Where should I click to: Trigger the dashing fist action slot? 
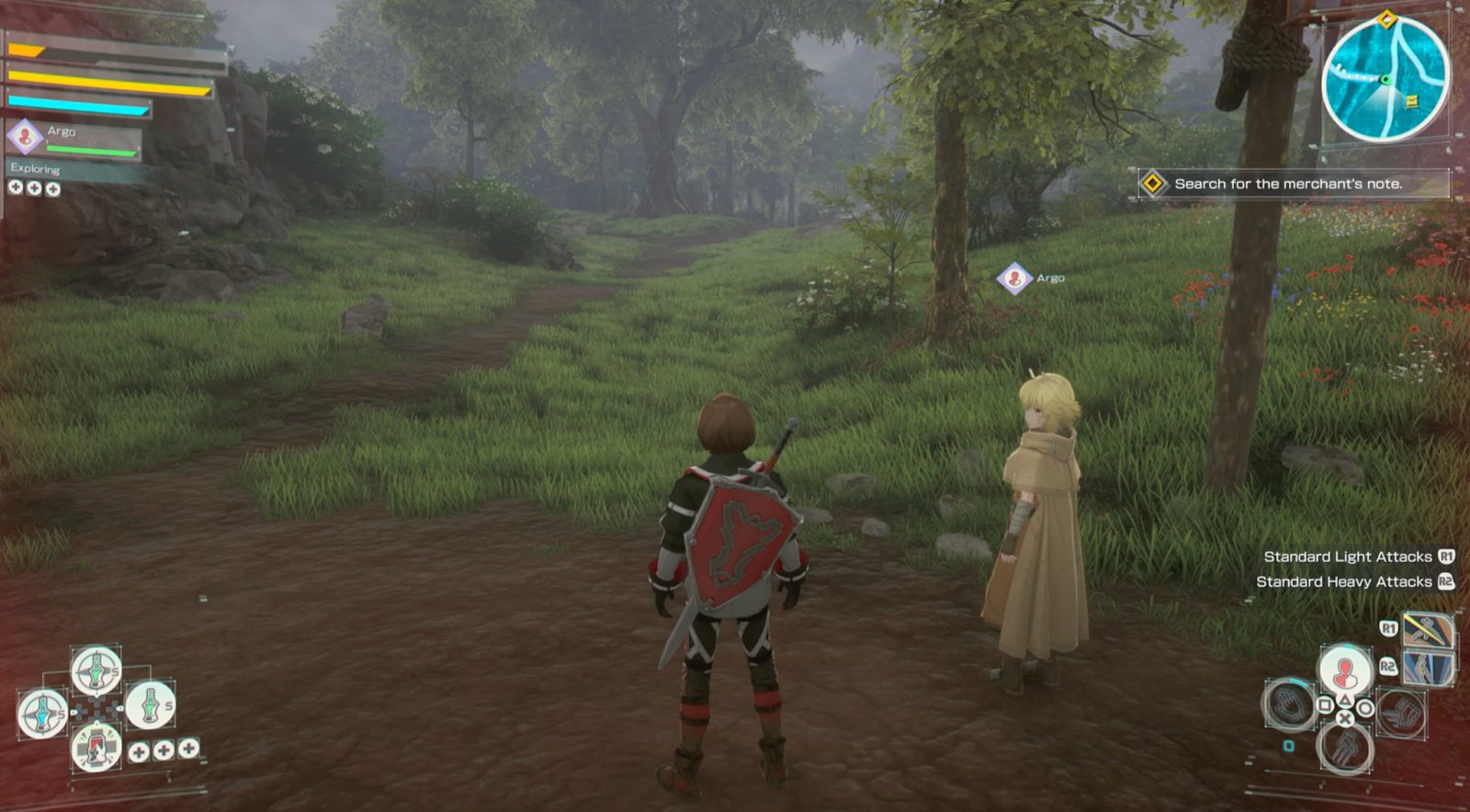click(1401, 714)
